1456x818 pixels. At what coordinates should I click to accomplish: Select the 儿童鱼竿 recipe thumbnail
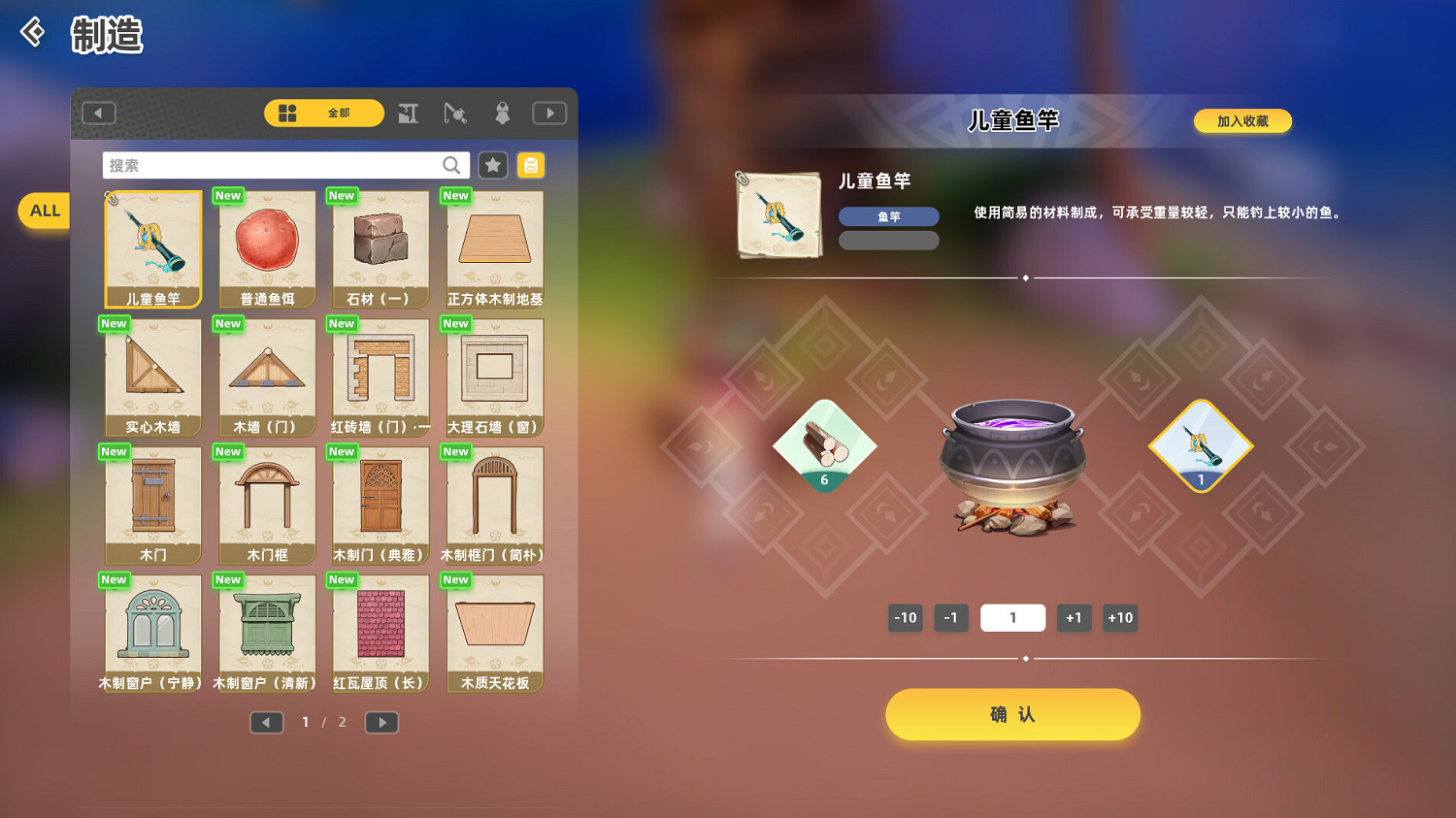152,248
